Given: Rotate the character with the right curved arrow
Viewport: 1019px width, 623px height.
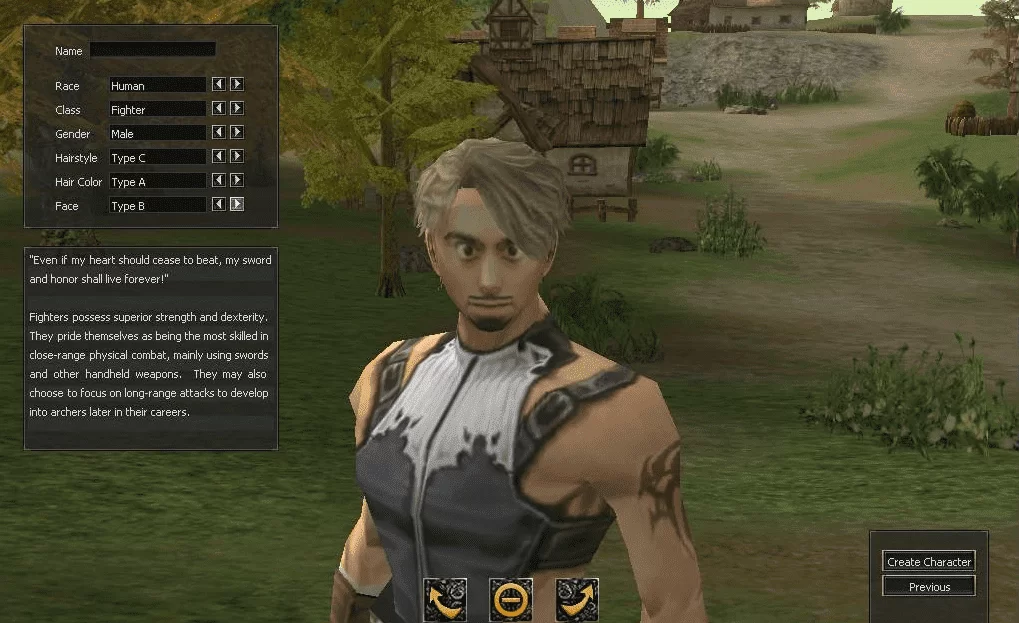Looking at the screenshot, I should [x=577, y=599].
